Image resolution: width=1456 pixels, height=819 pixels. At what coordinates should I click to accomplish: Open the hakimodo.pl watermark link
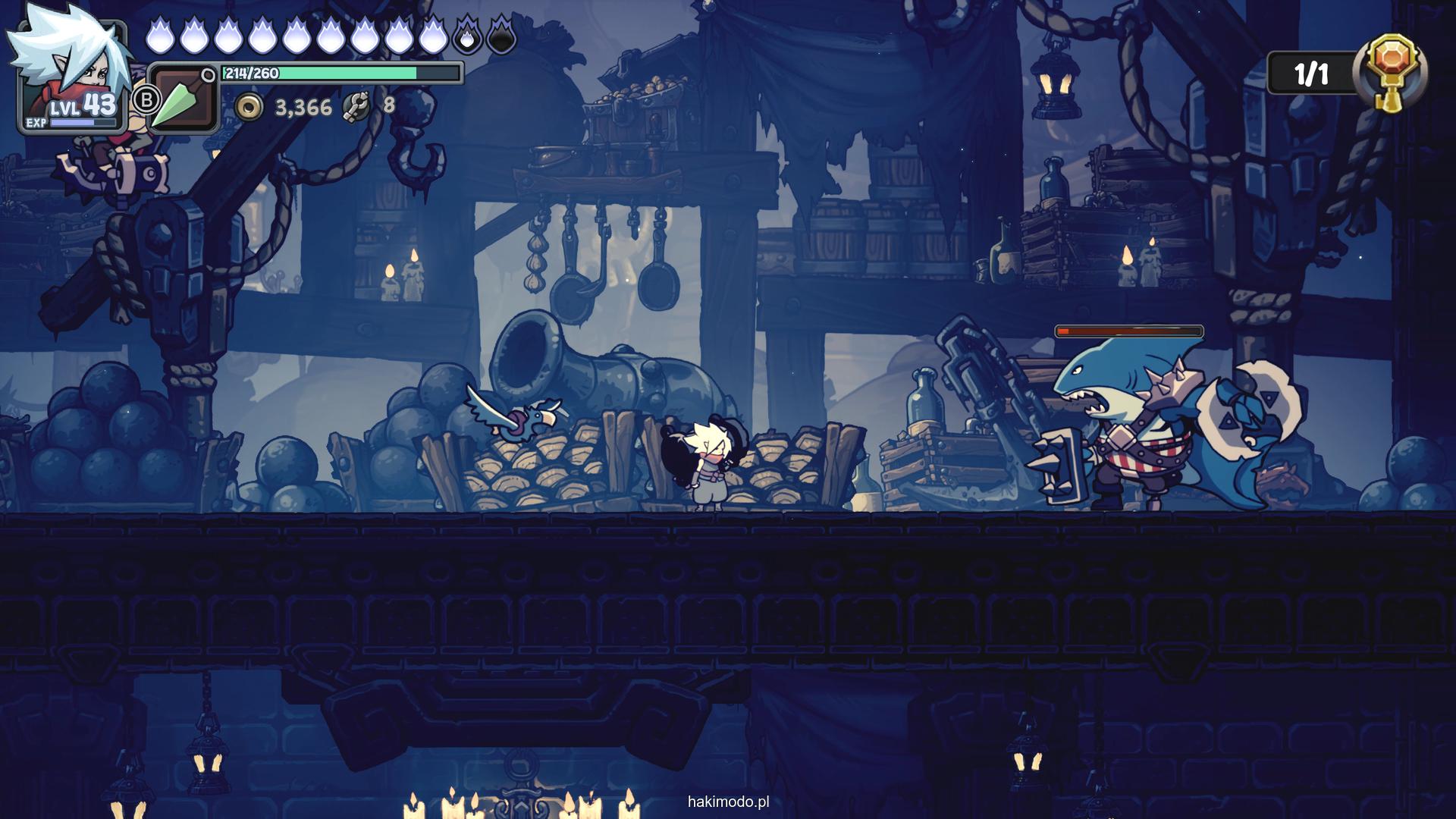(x=728, y=802)
